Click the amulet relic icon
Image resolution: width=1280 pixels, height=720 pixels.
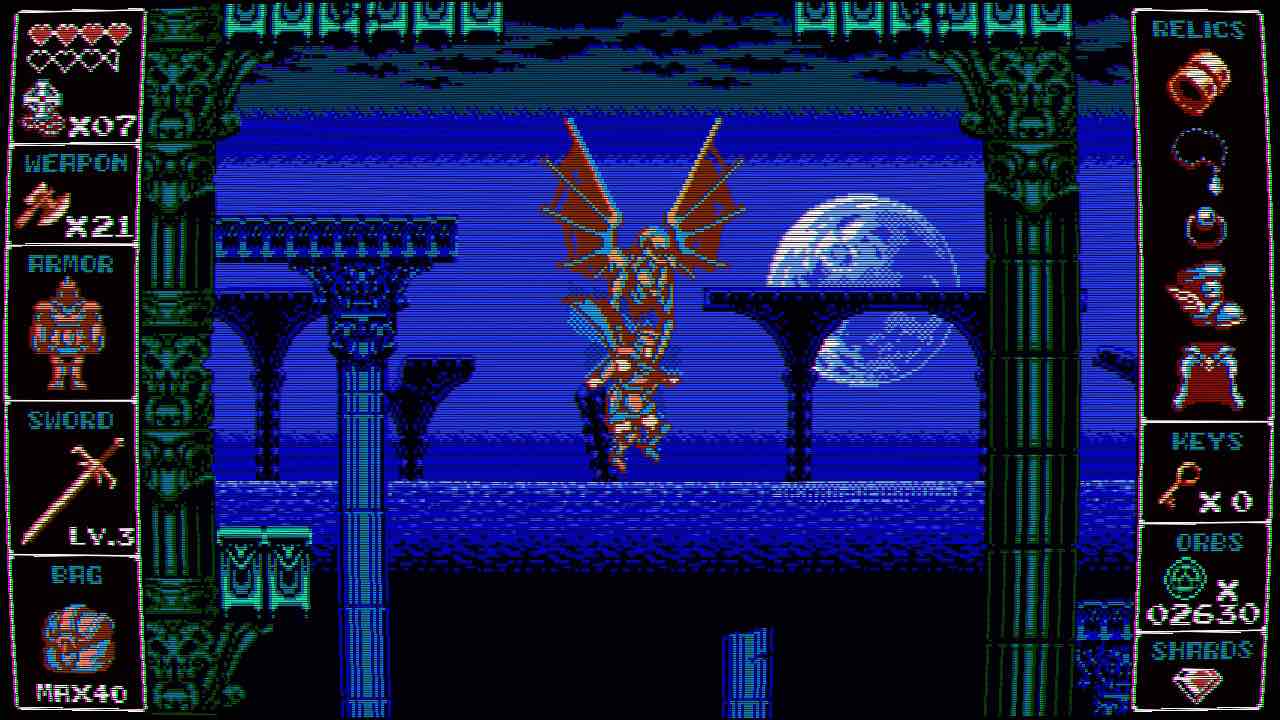[1206, 222]
